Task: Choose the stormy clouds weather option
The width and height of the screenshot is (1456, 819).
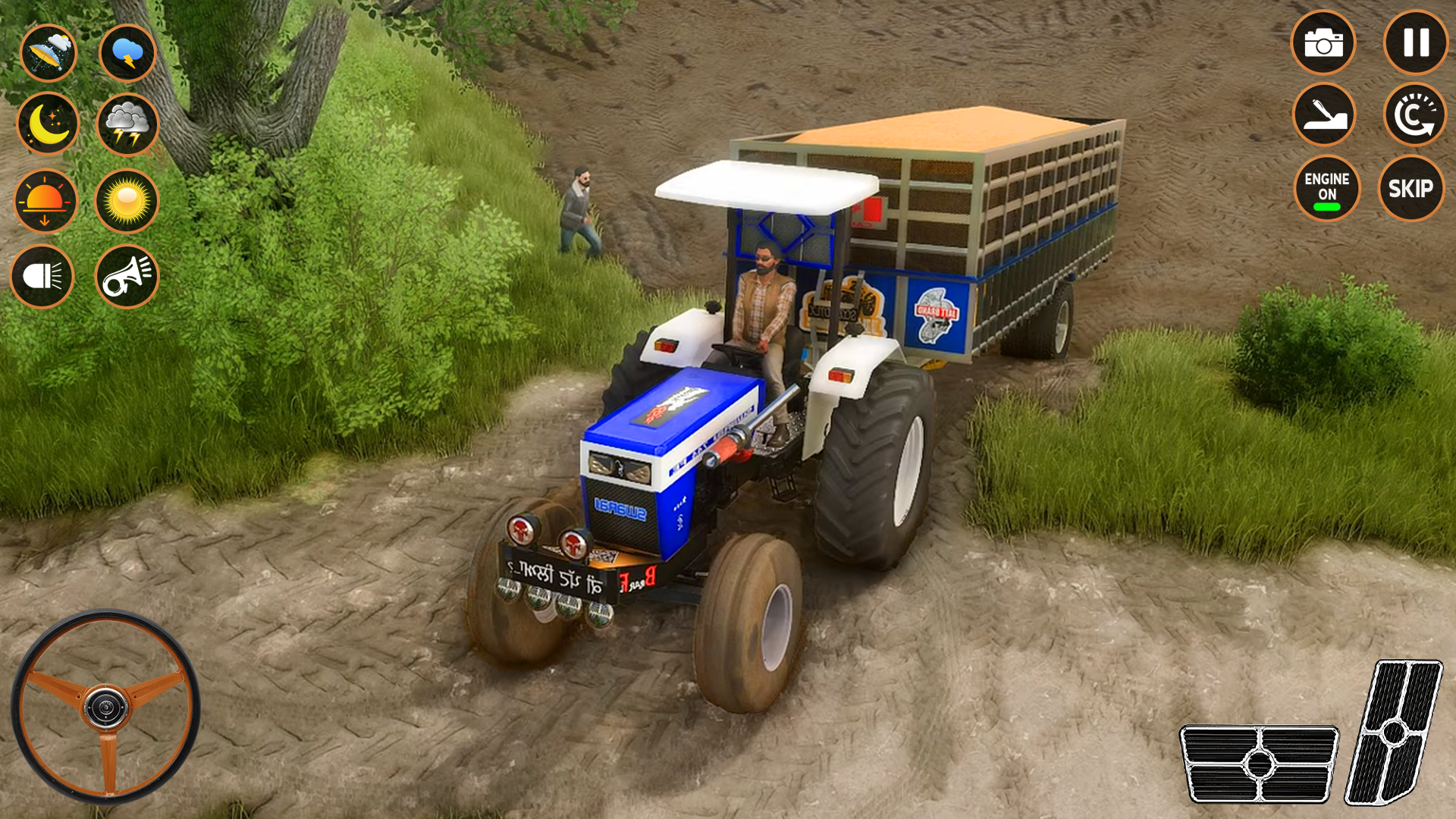Action: pos(127,124)
